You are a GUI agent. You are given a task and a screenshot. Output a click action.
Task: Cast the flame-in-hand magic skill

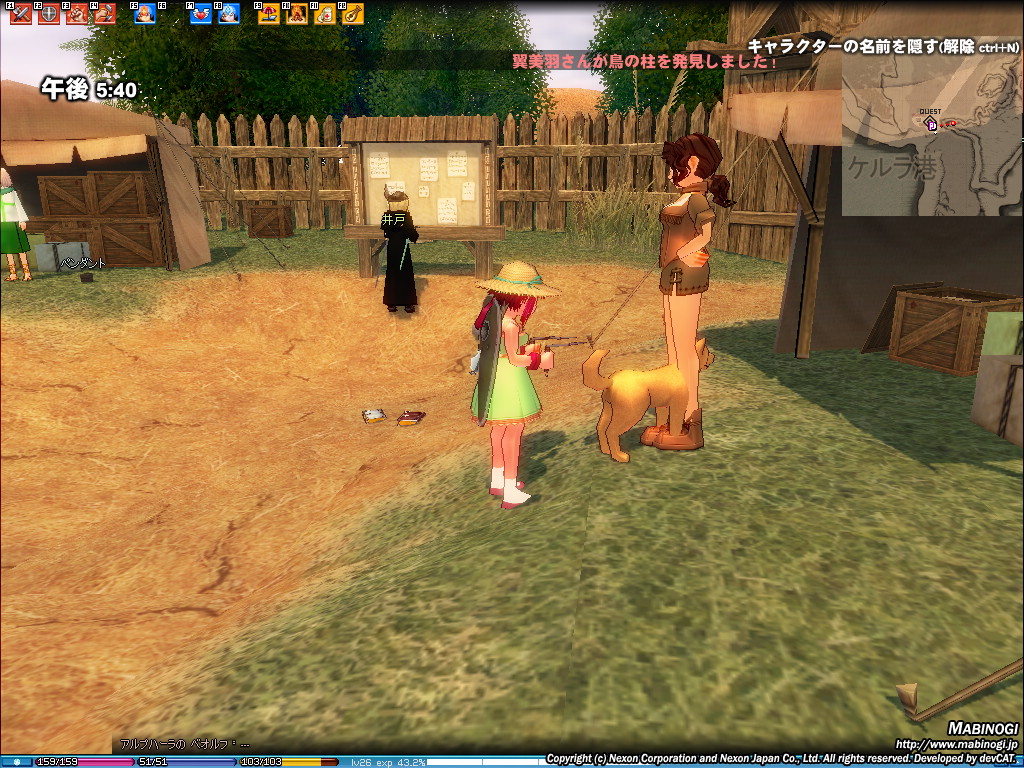[x=145, y=14]
